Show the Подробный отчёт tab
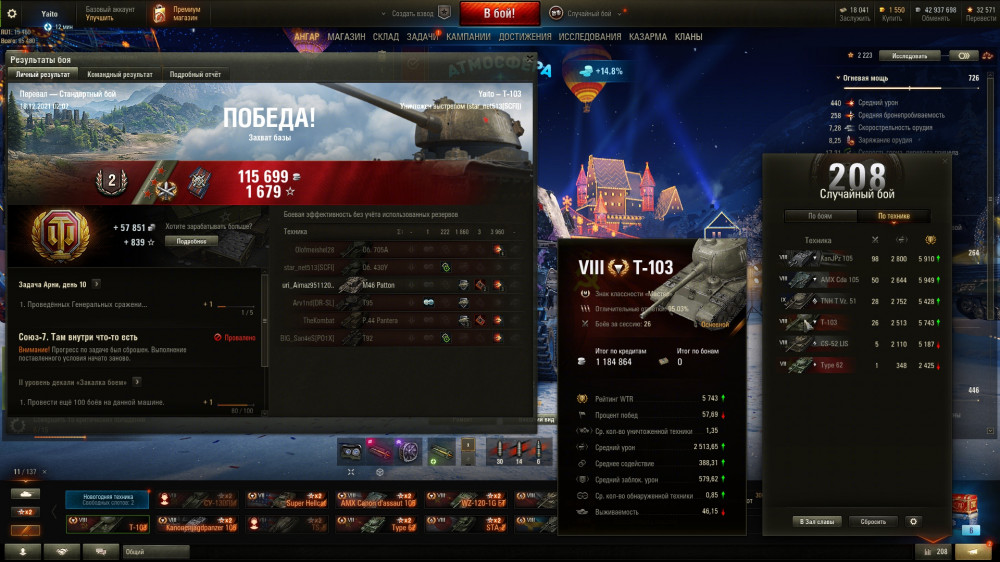The width and height of the screenshot is (1000, 562). click(x=195, y=75)
